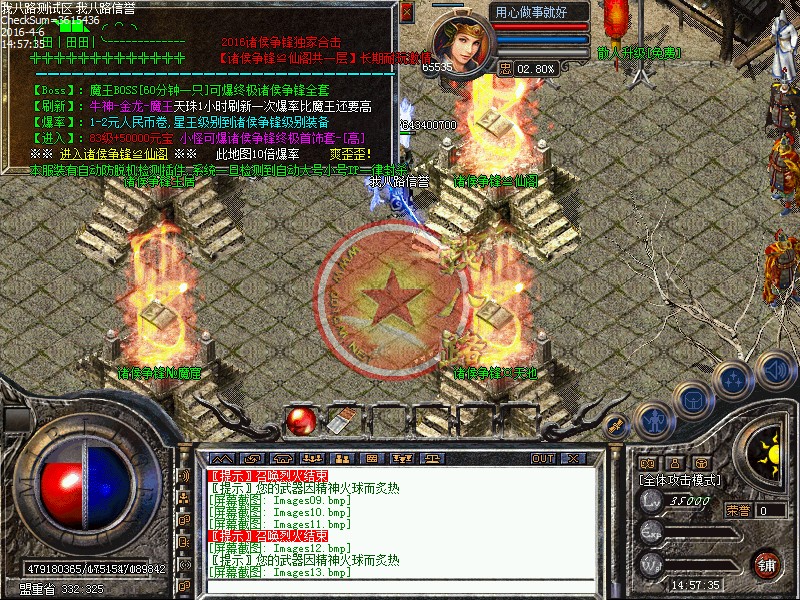Click the 忠 loyalty icon under the portrait
Viewport: 800px width, 600px height.
pyautogui.click(x=506, y=68)
